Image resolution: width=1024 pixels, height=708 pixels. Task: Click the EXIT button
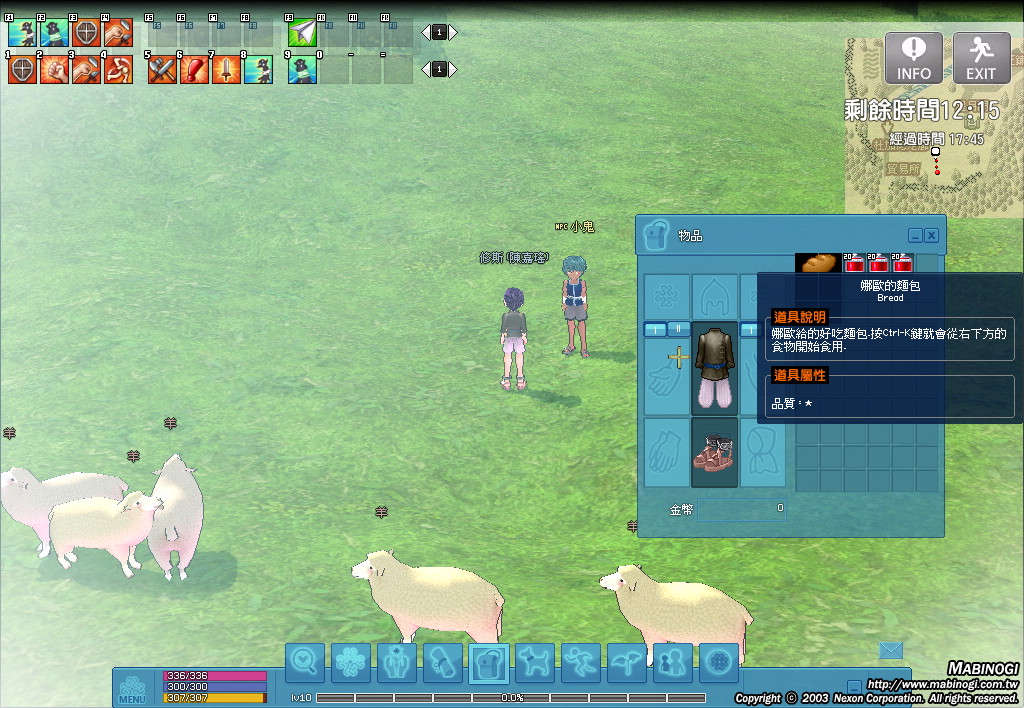coord(981,58)
